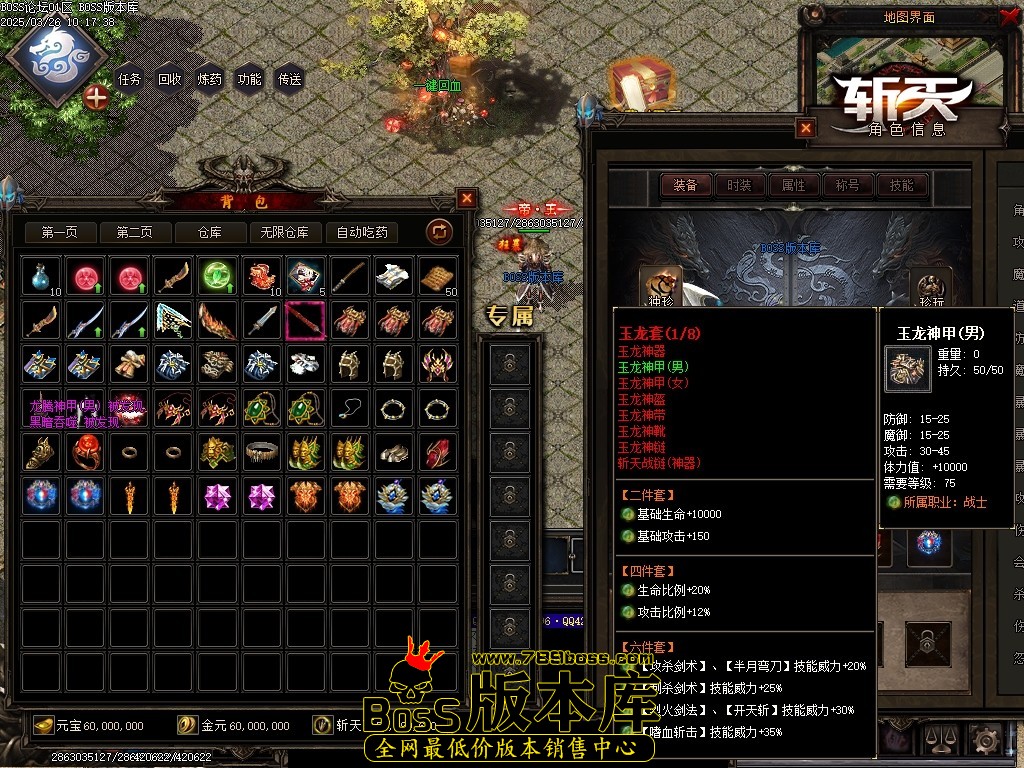Switch to the 时装 fashion tab
This screenshot has width=1024, height=768.
[x=739, y=185]
